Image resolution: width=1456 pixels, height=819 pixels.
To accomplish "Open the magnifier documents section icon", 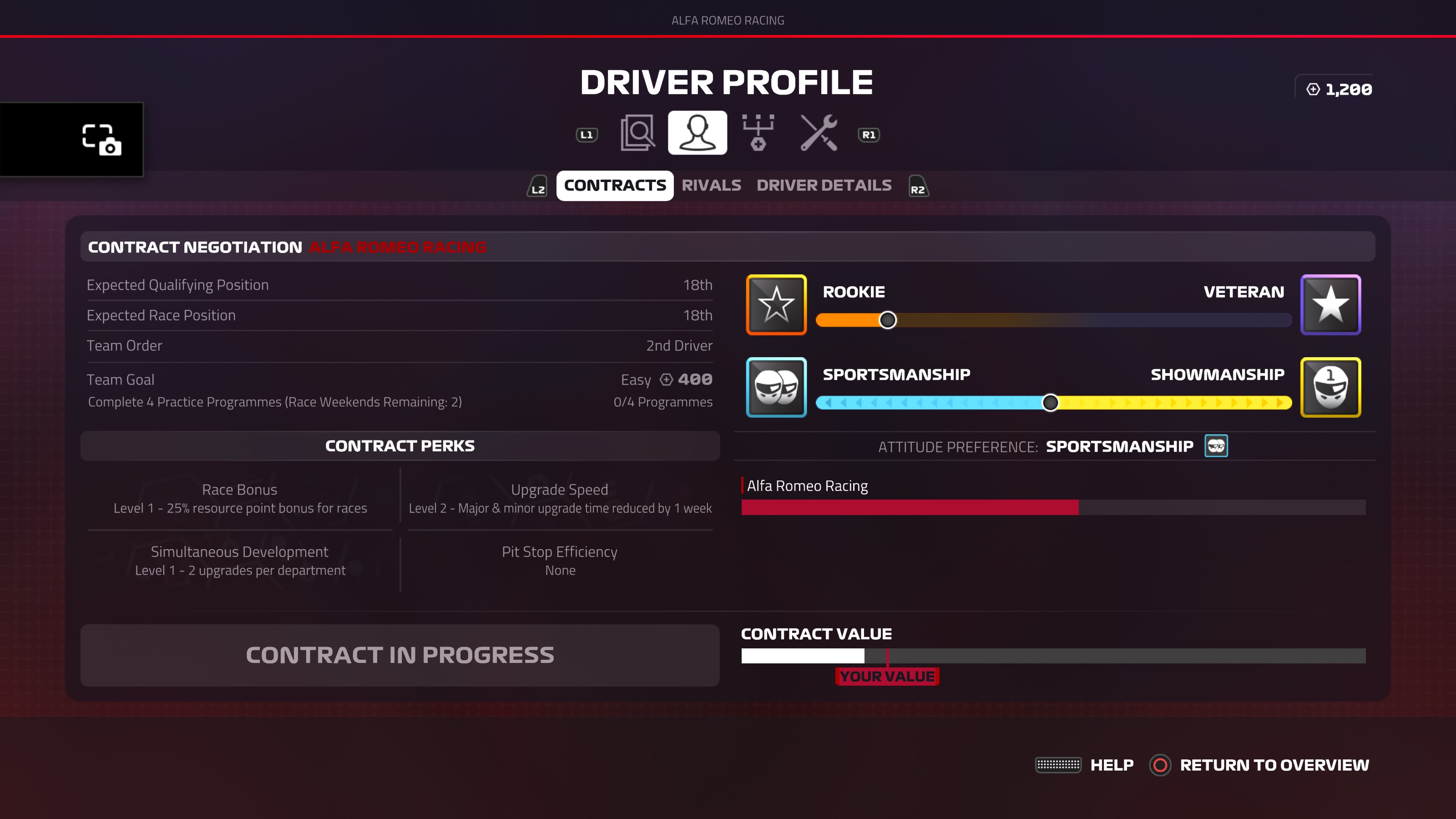I will 637,133.
